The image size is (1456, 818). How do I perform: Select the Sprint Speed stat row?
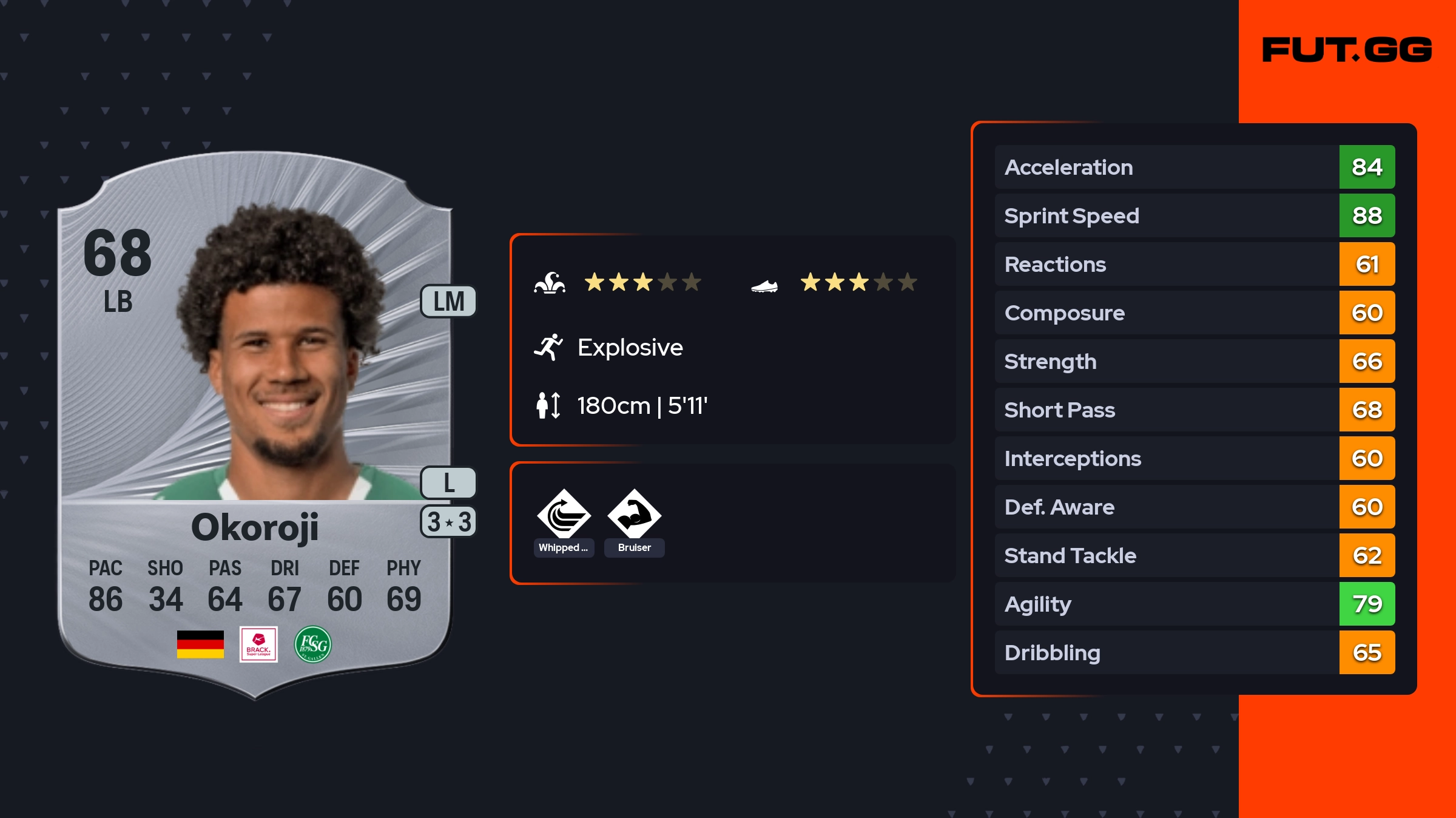[x=1194, y=215]
